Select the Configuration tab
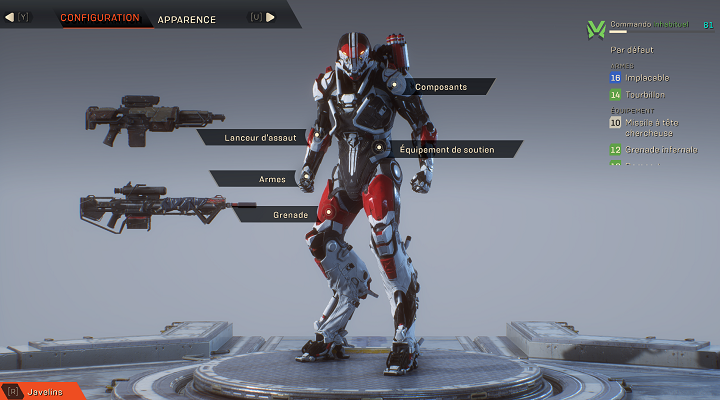This screenshot has height=400, width=720. tap(100, 18)
